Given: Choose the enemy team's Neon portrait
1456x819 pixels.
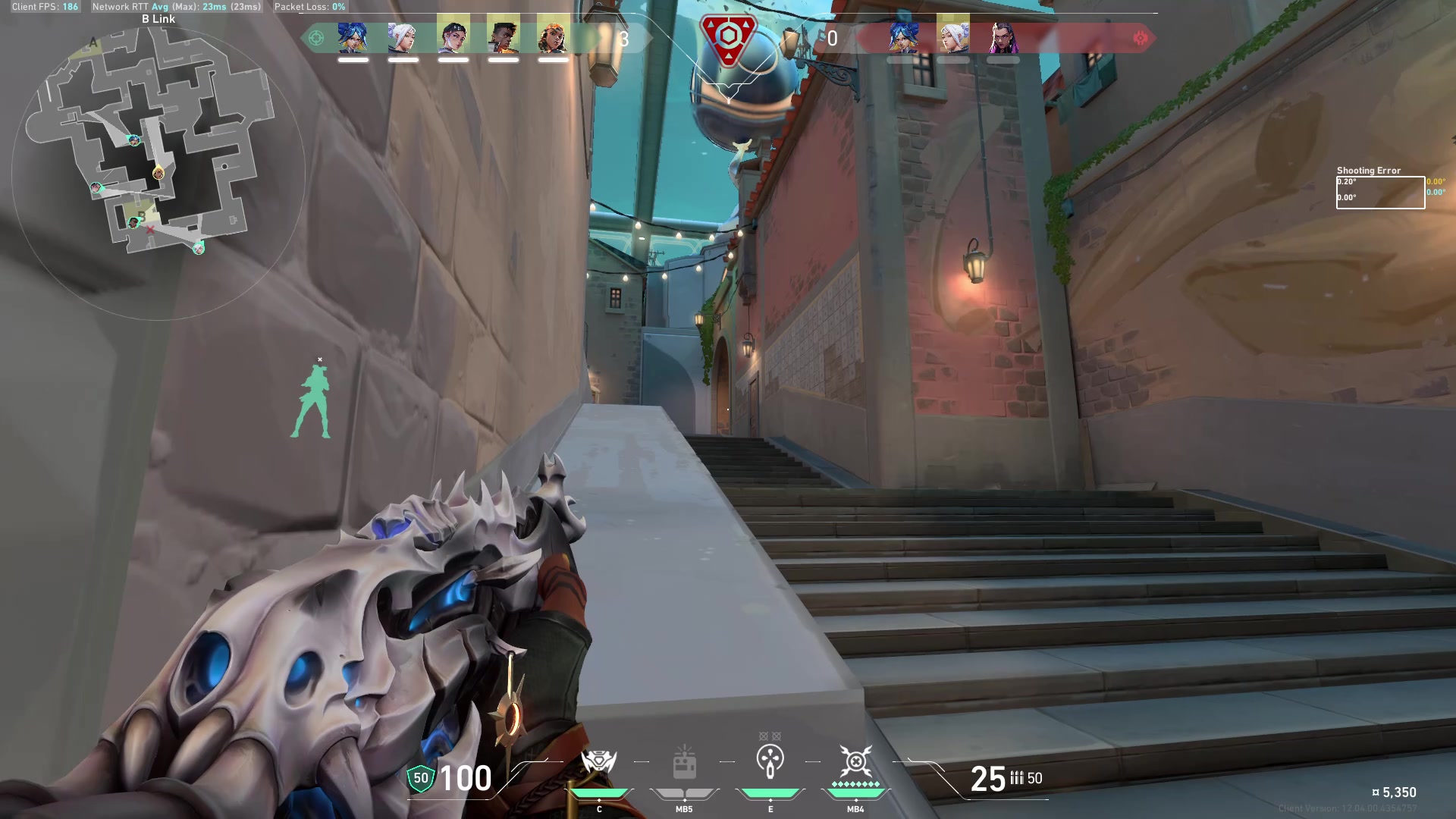Looking at the screenshot, I should point(902,37).
